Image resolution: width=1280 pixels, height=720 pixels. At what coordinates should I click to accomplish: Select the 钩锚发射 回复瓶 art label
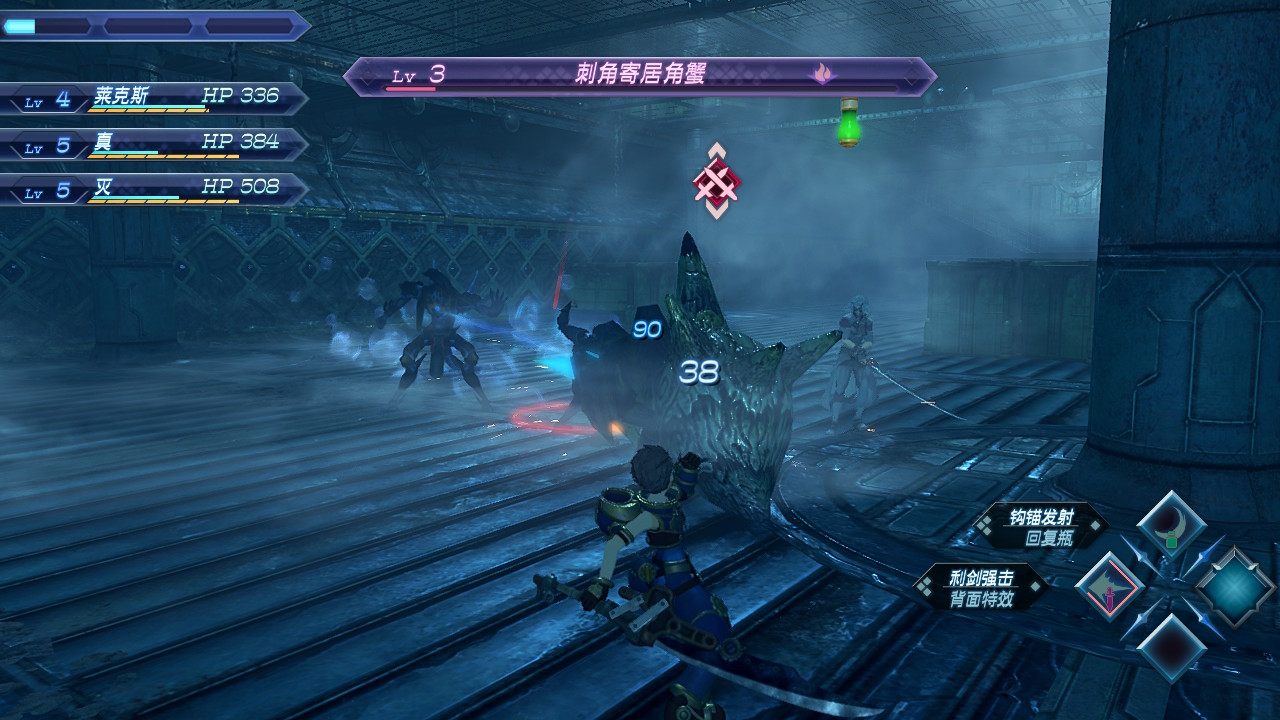pyautogui.click(x=1041, y=527)
